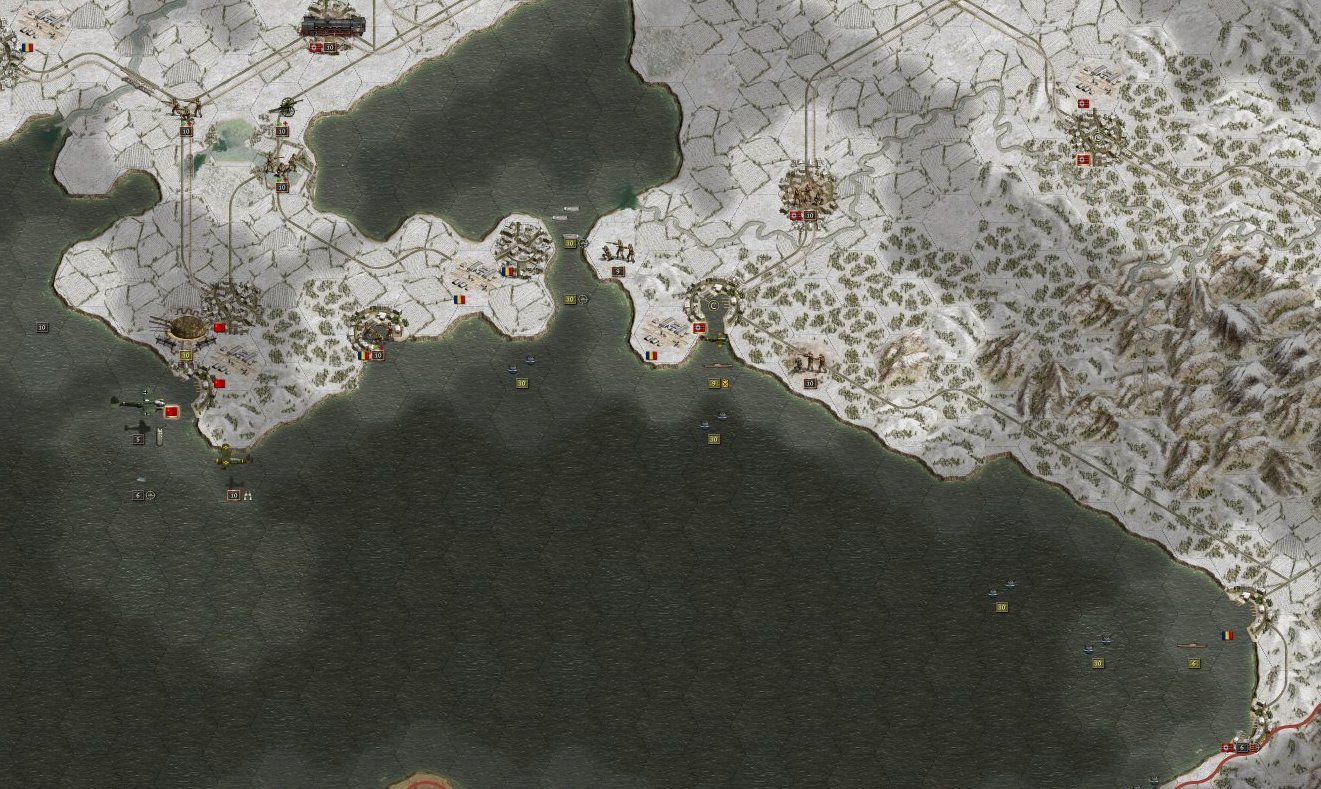Select the coastal fortress gun battery

click(x=184, y=326)
